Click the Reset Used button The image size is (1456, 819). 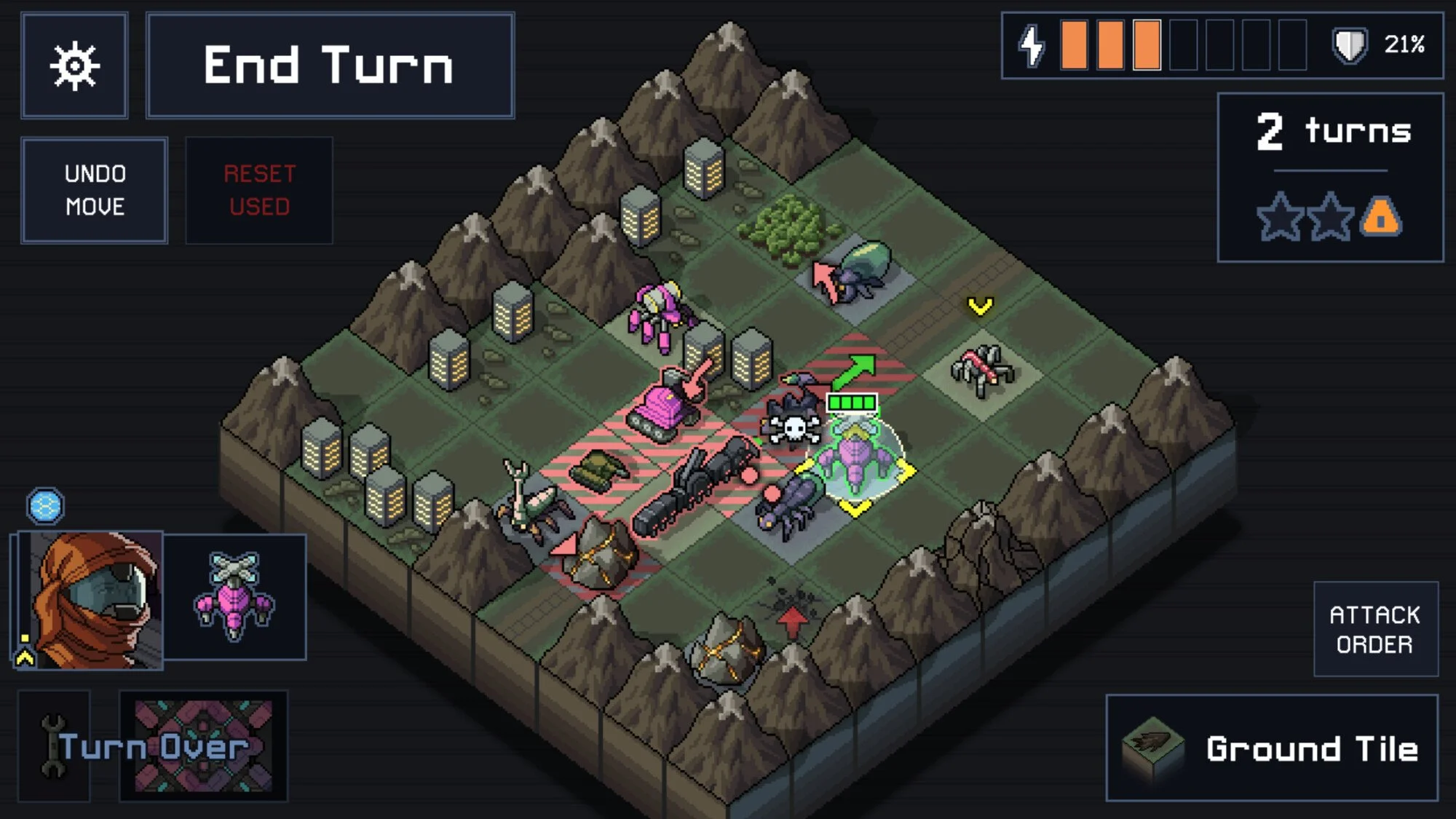[259, 190]
